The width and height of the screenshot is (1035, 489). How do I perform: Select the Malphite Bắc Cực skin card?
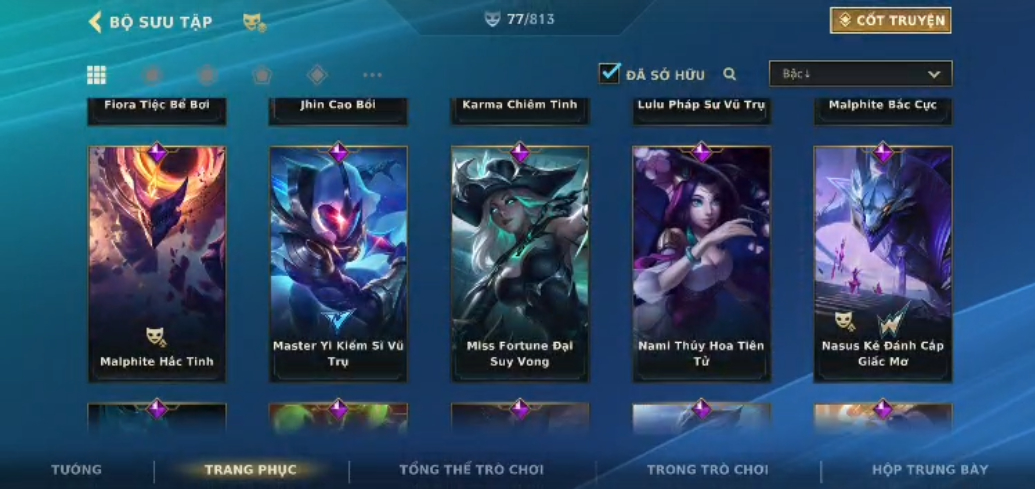click(883, 109)
